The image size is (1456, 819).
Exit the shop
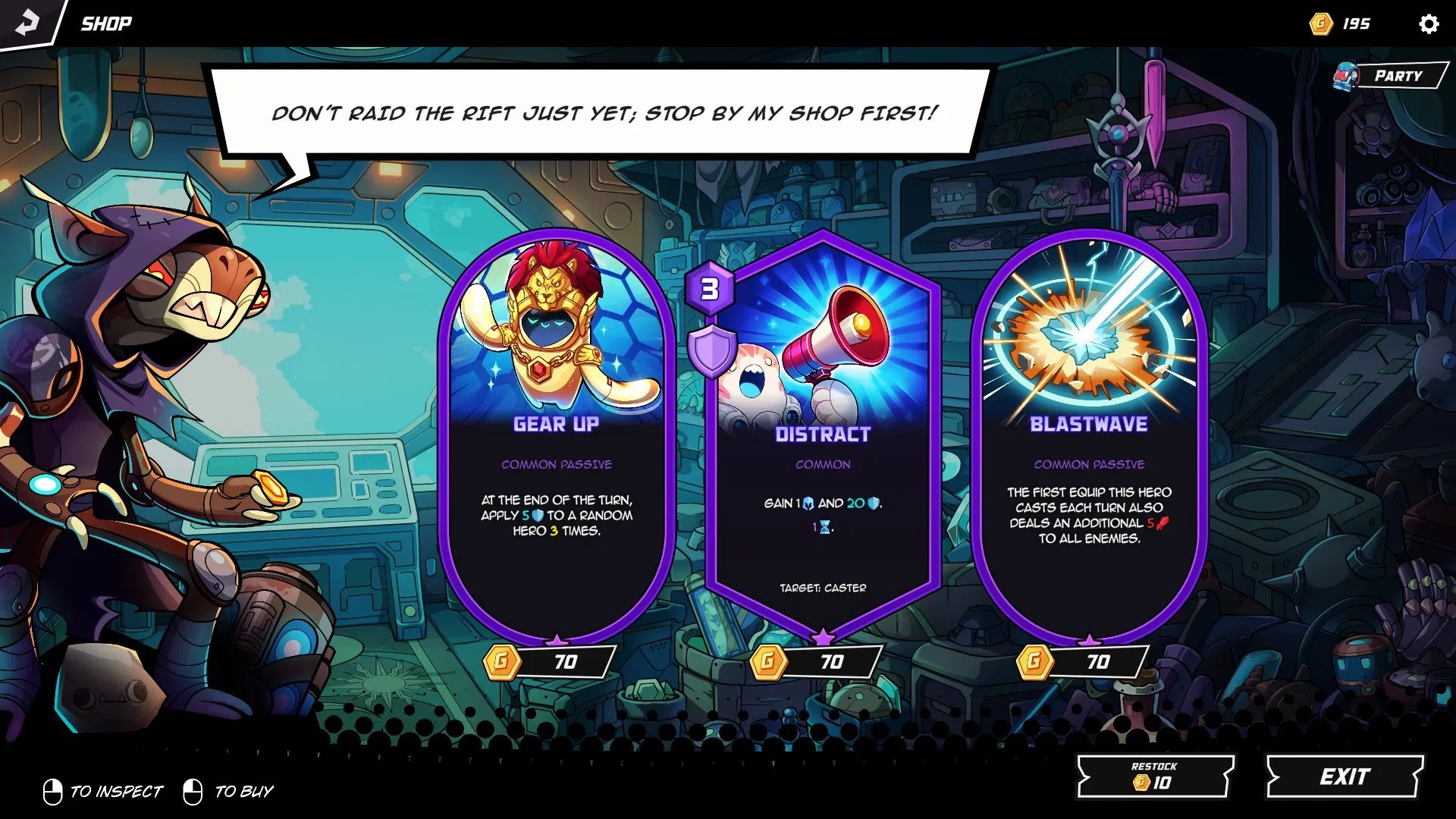click(1344, 777)
